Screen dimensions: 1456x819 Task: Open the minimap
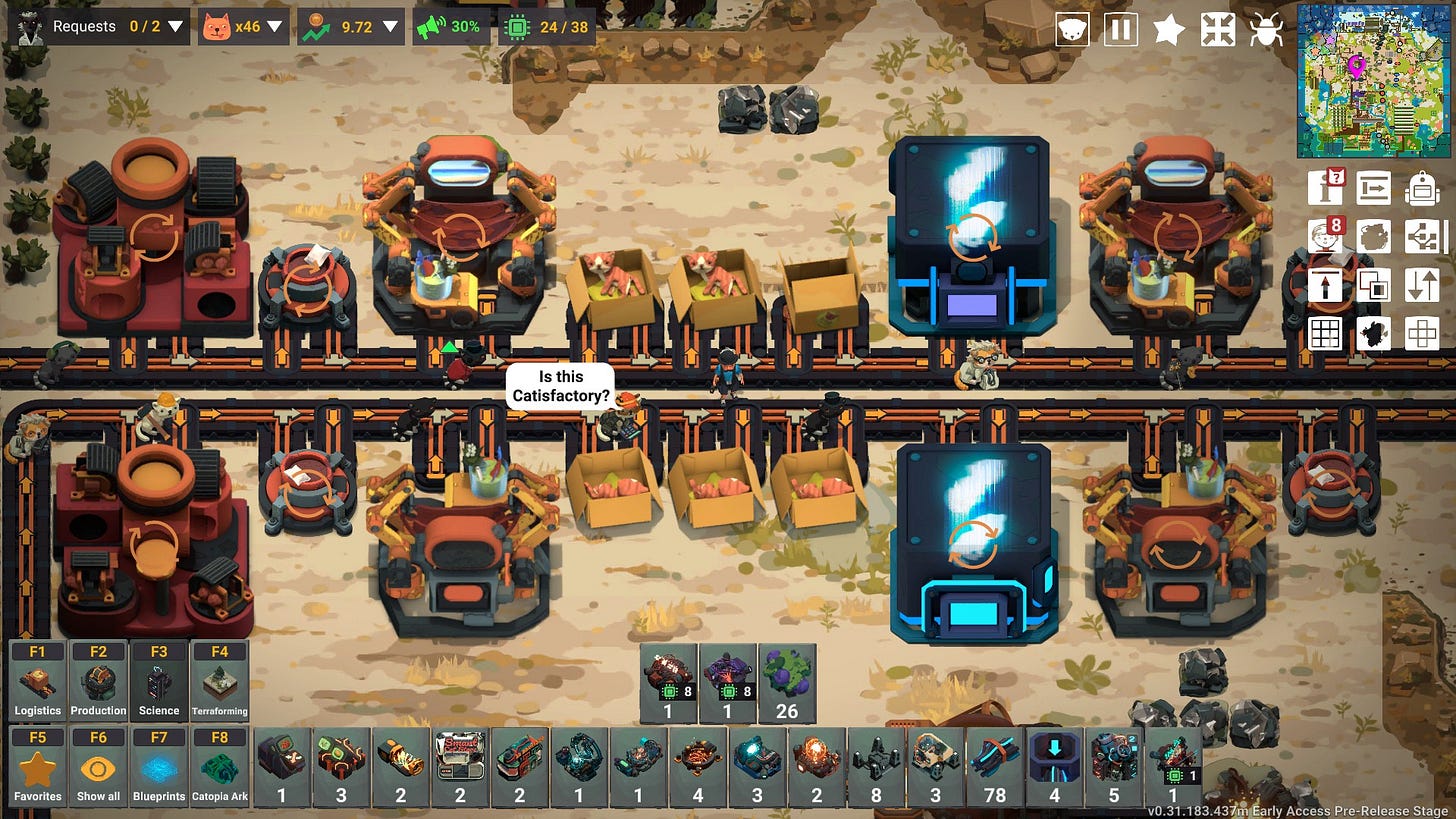point(1373,80)
